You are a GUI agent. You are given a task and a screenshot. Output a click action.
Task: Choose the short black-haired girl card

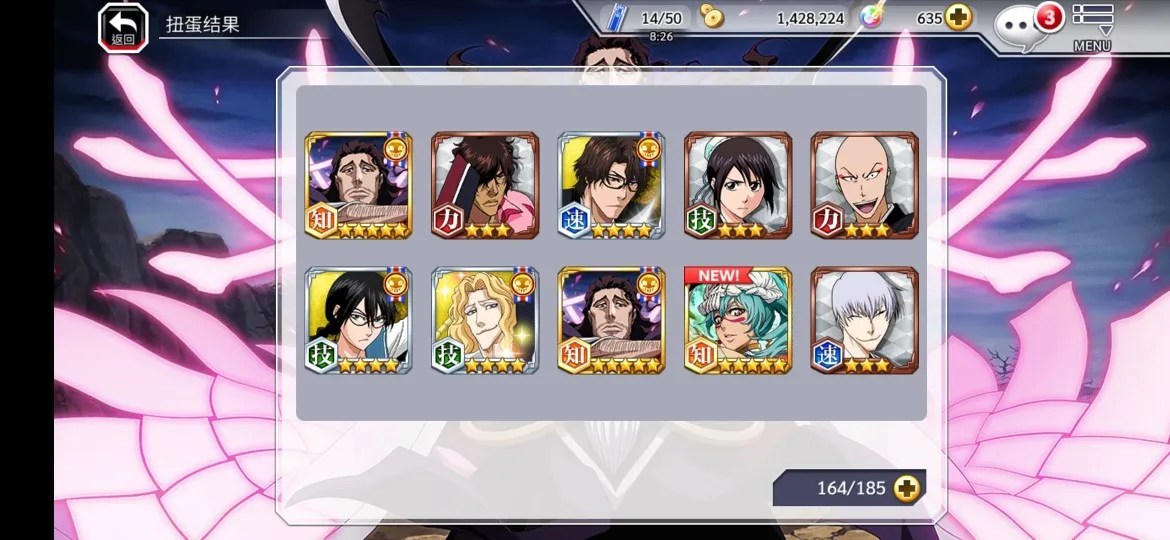[x=738, y=185]
